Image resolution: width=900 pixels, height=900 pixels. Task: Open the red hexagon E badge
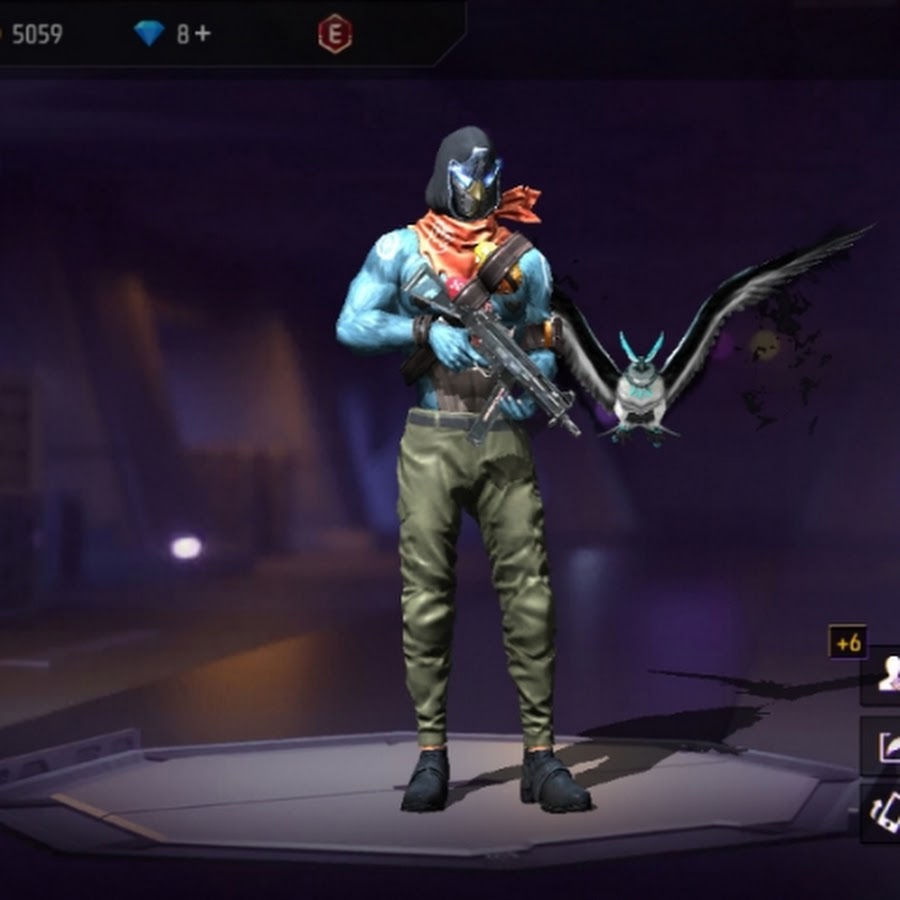pyautogui.click(x=334, y=35)
